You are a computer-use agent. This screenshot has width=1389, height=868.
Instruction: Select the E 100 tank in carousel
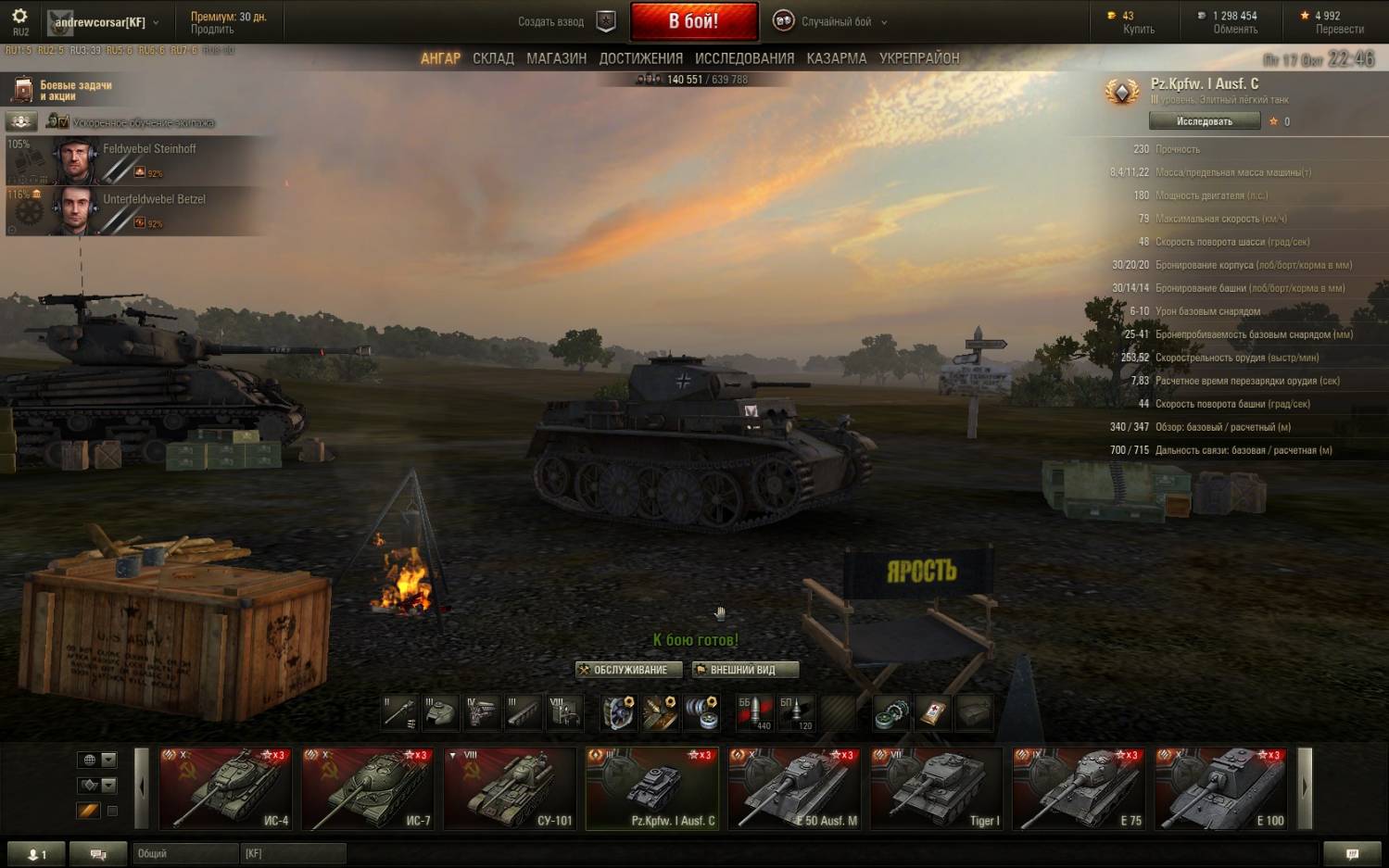1220,788
